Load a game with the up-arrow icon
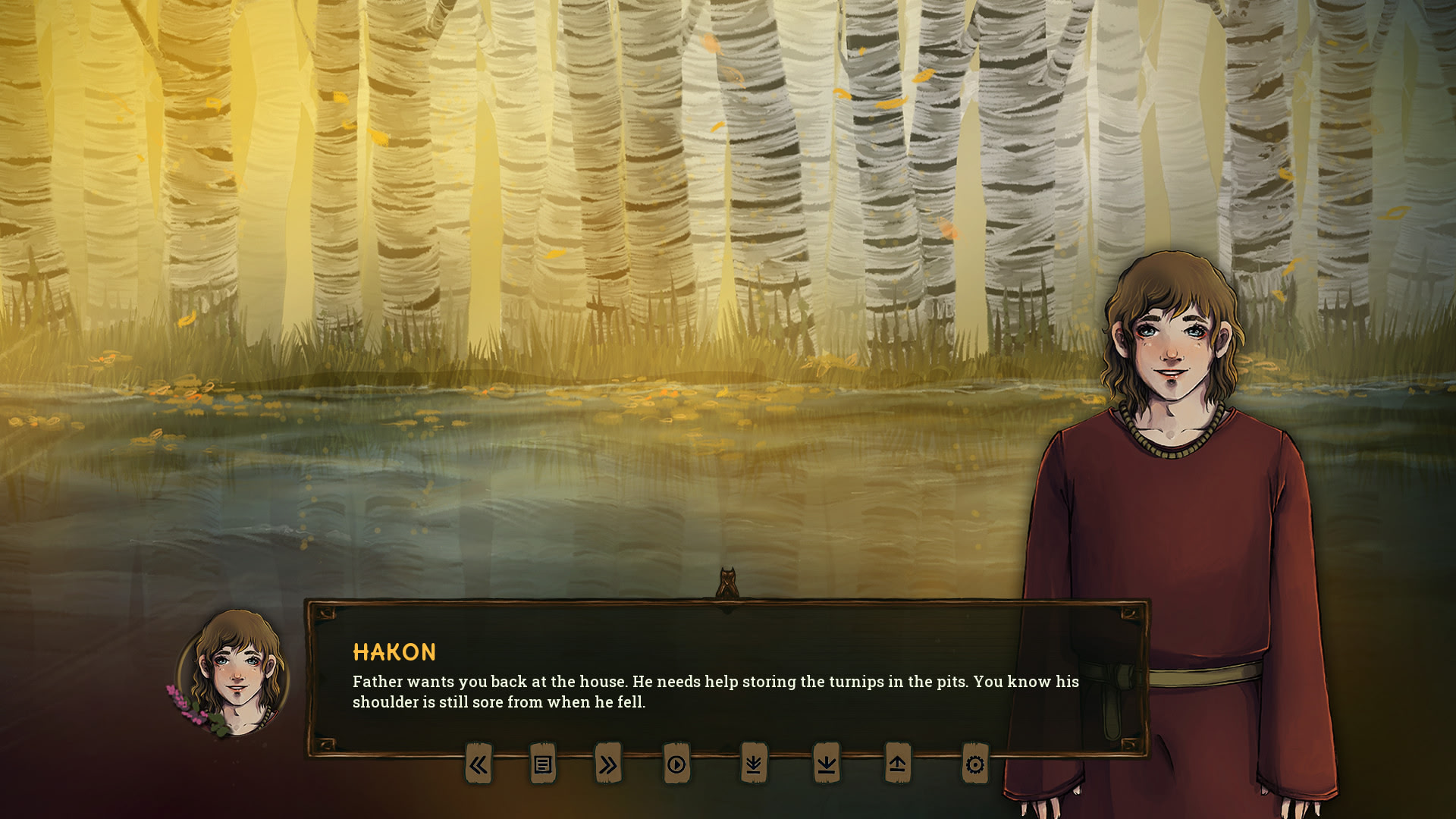Viewport: 1456px width, 819px height. 897,764
